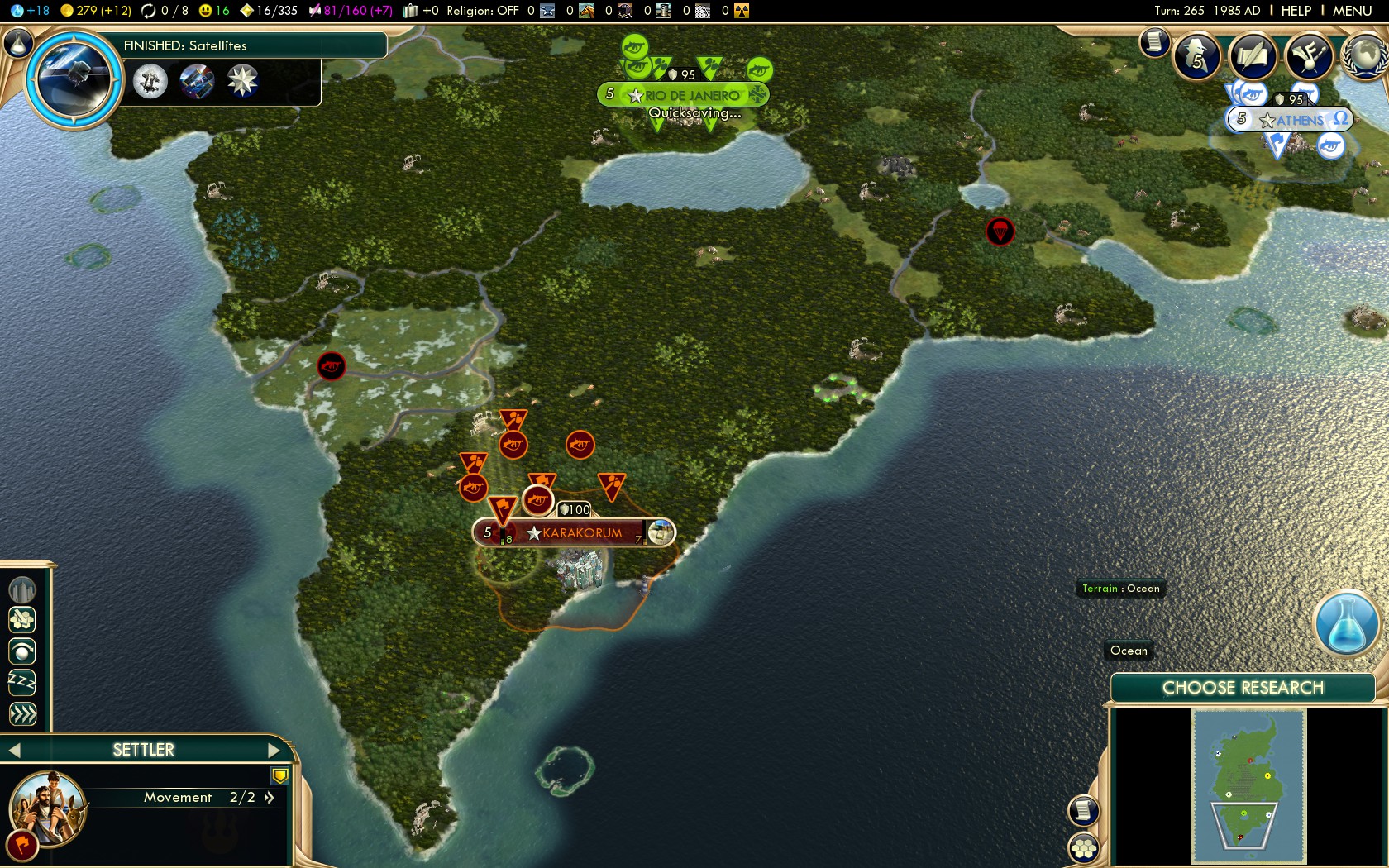Choose the Sleep unit action
Image resolution: width=1389 pixels, height=868 pixels.
(x=22, y=682)
